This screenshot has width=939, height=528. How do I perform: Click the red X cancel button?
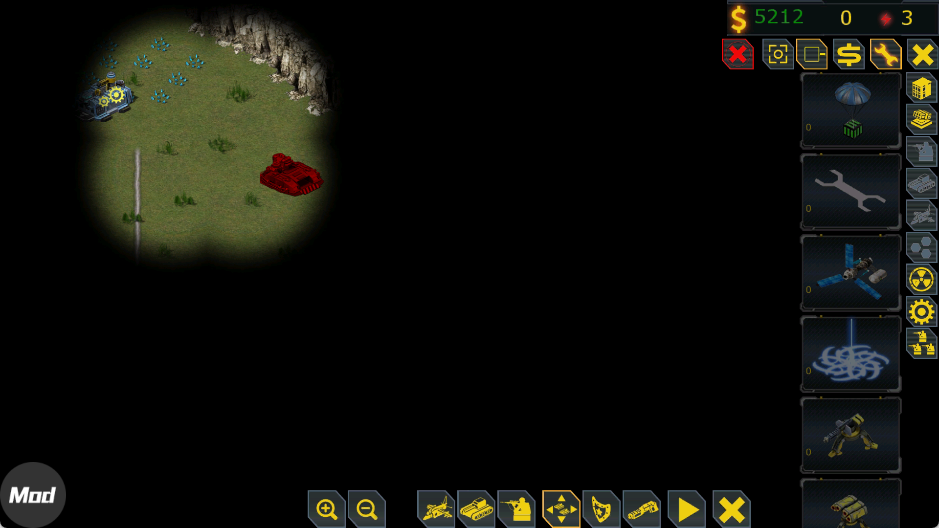[x=737, y=53]
